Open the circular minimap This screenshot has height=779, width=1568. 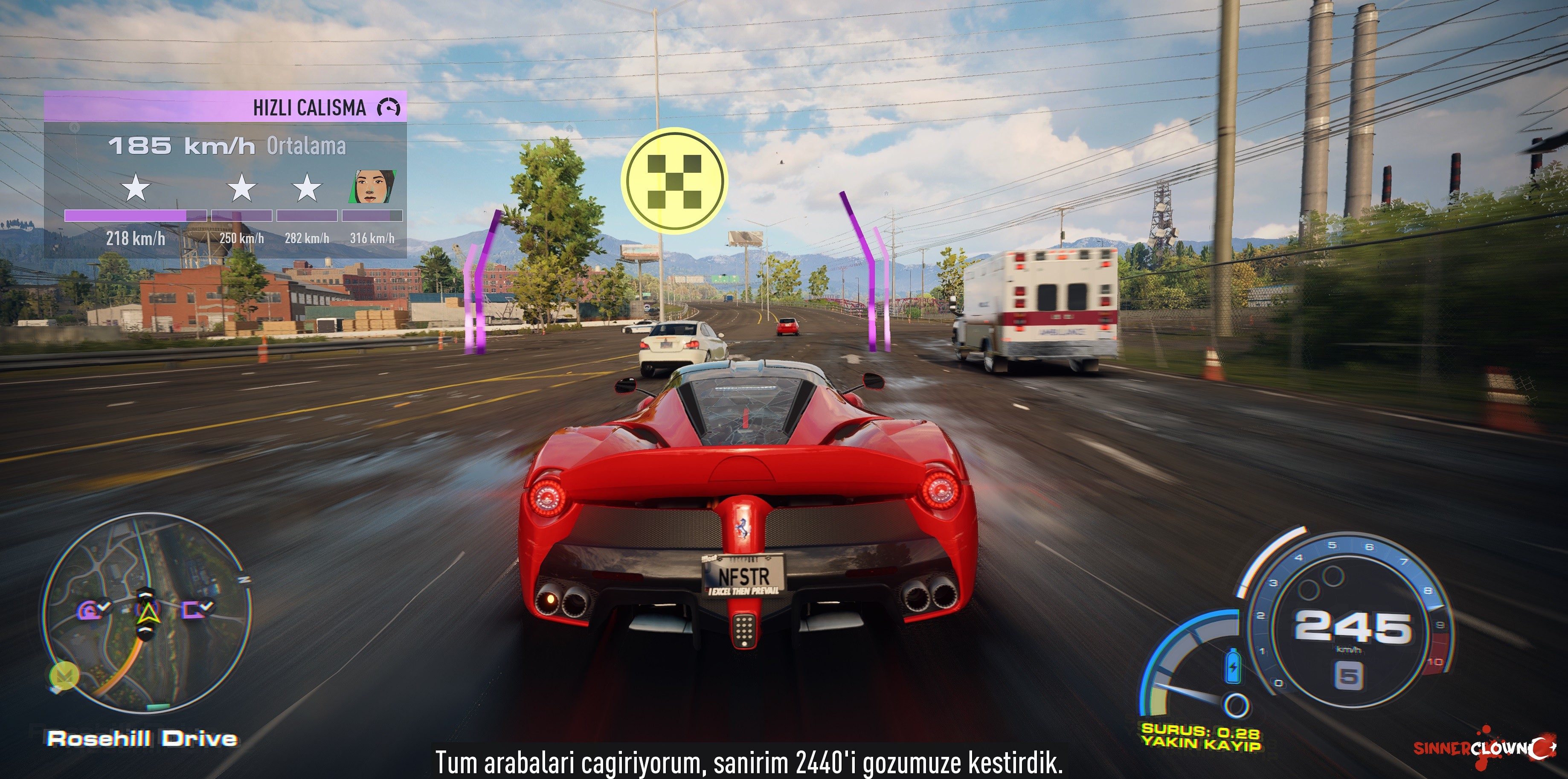146,612
